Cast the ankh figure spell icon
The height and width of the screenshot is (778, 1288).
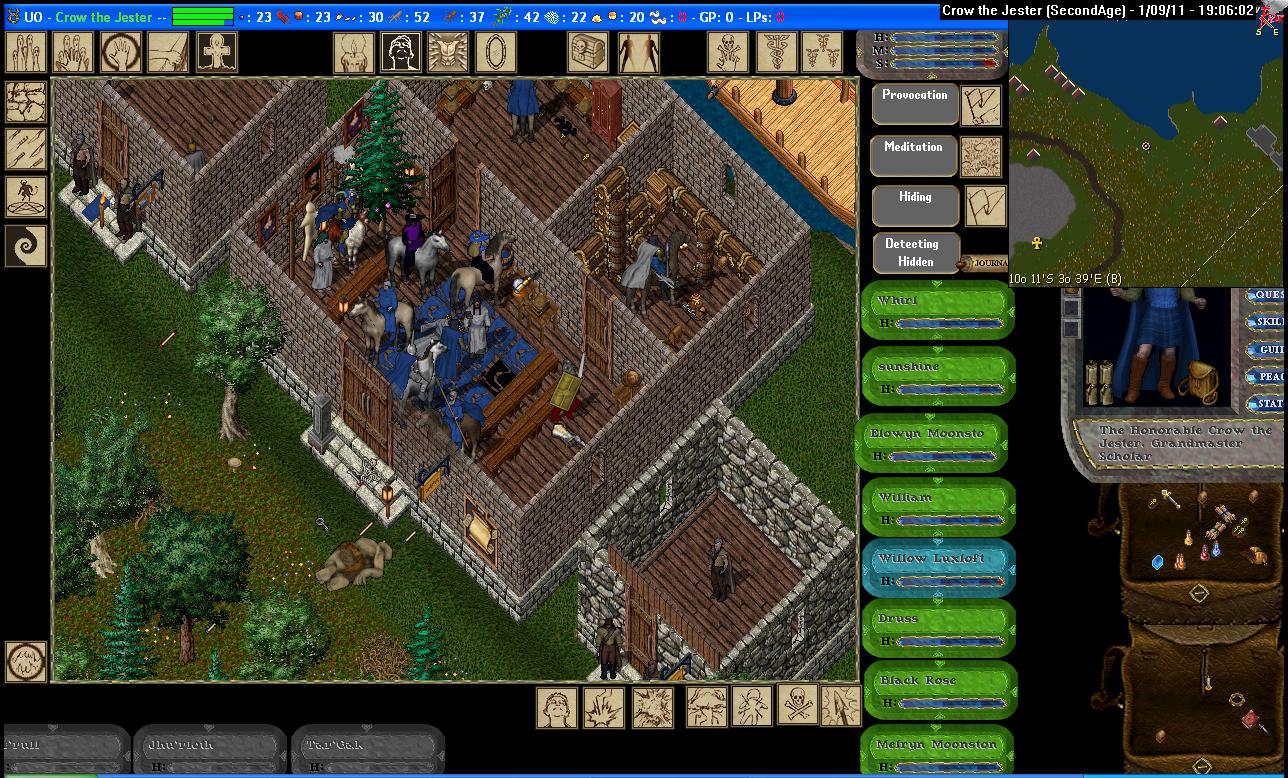(x=216, y=52)
